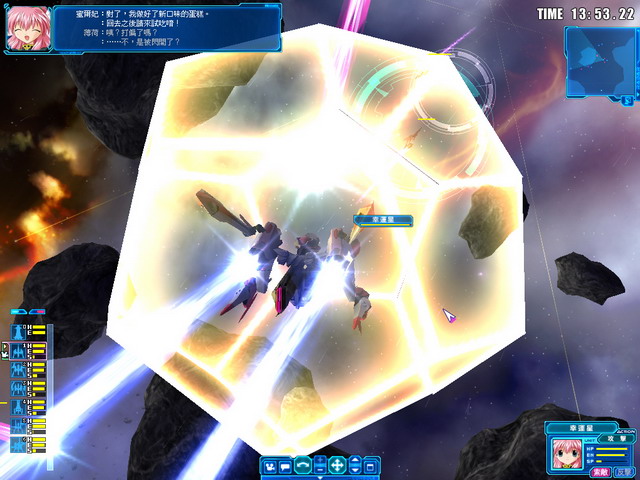
Task: Click the down arrow on the bottom toolbar
Action: 354,470
